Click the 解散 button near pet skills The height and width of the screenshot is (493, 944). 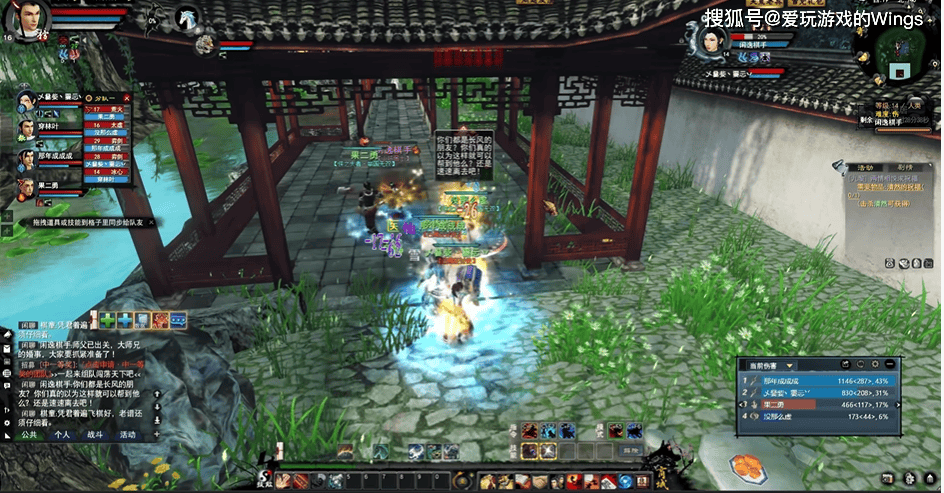[630, 452]
